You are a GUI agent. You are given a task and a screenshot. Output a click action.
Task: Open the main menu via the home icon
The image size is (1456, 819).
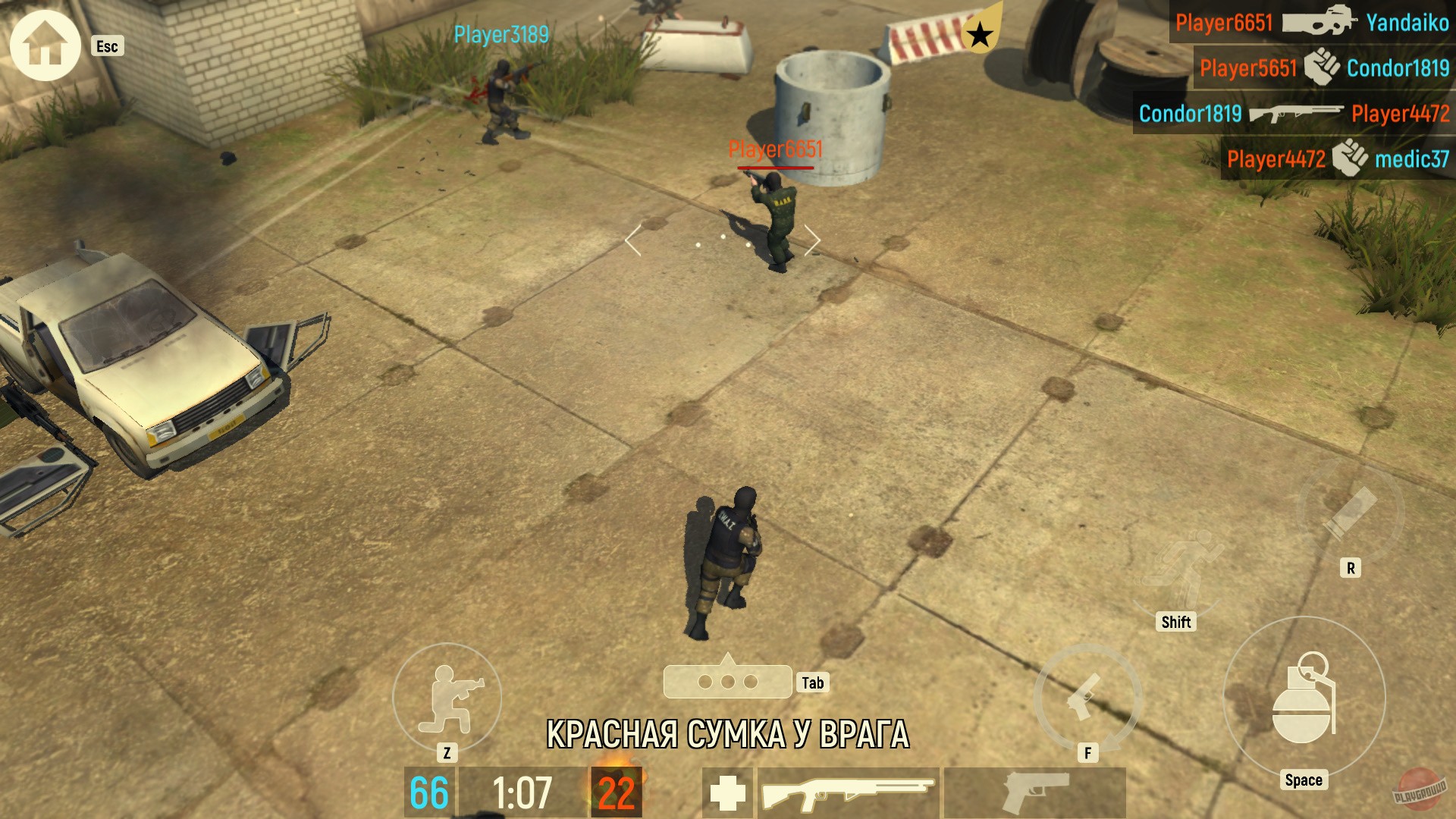click(x=44, y=45)
